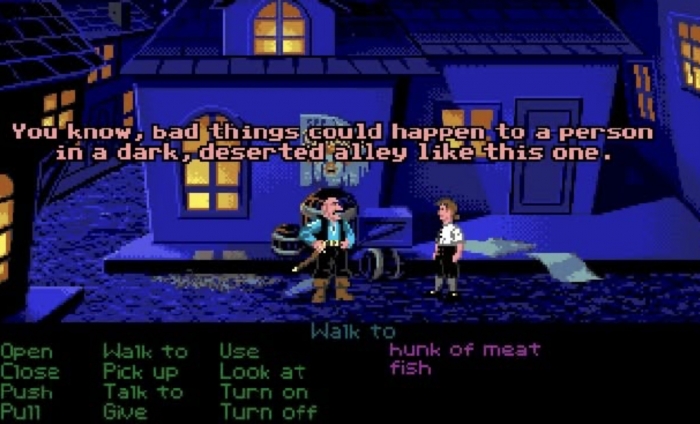Choose the Turn on verb
The image size is (700, 424).
[262, 392]
